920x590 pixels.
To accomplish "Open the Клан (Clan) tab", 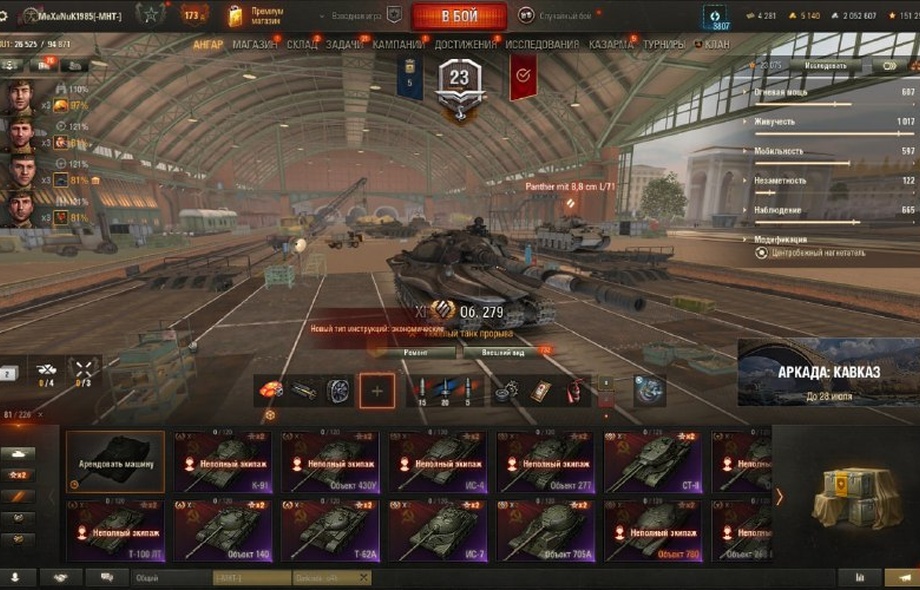I will pos(716,45).
